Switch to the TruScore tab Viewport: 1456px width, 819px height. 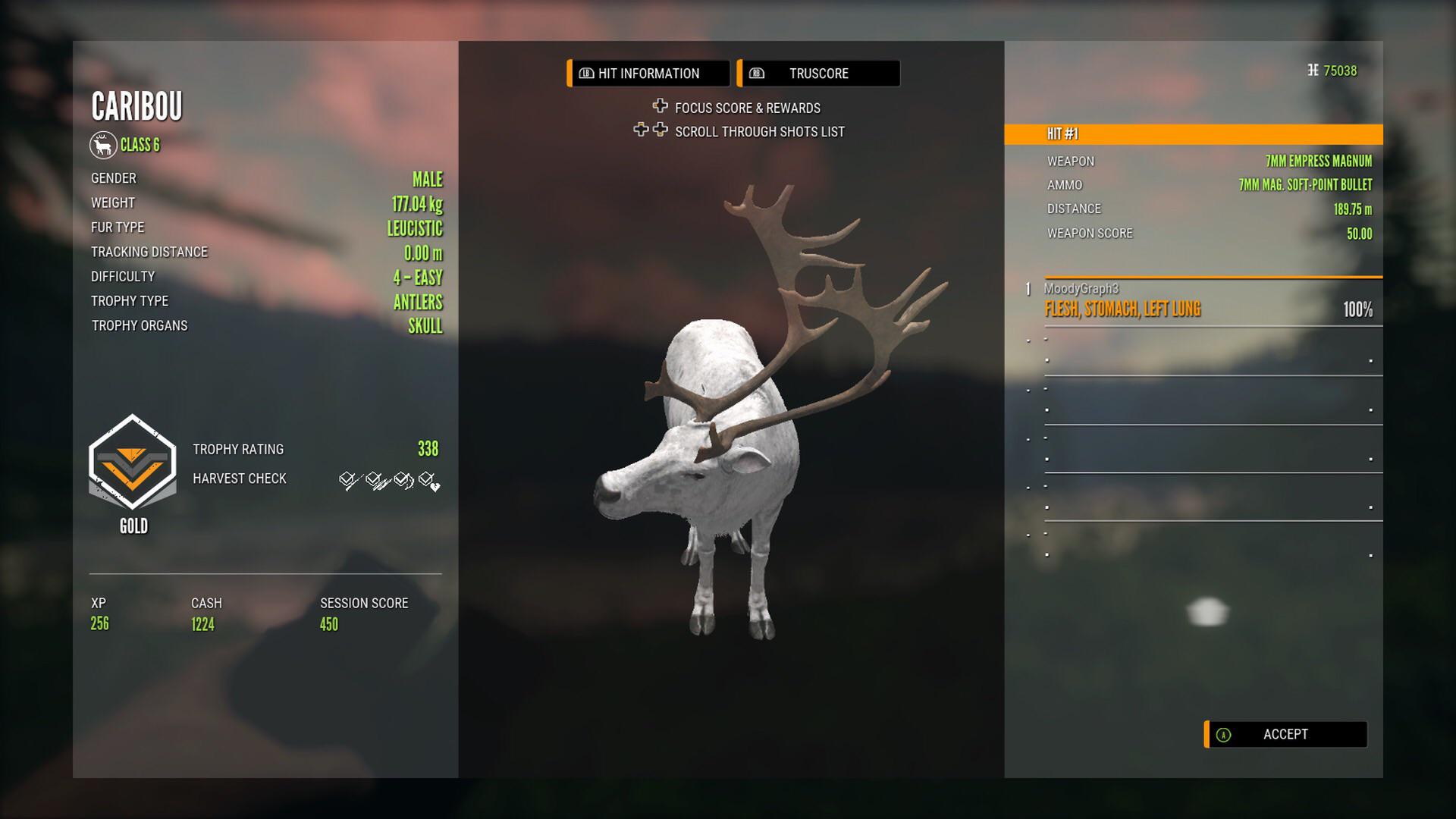tap(818, 74)
